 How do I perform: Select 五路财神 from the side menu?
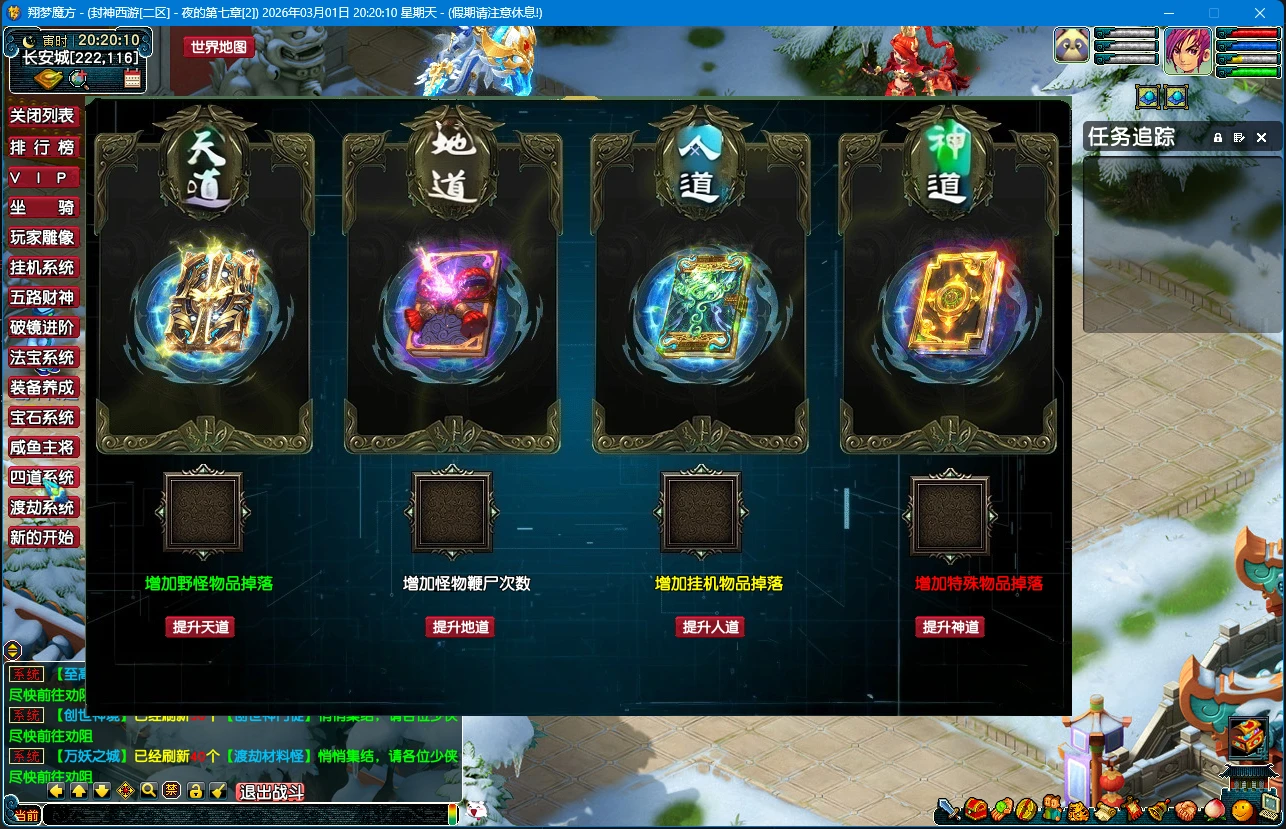click(x=42, y=297)
